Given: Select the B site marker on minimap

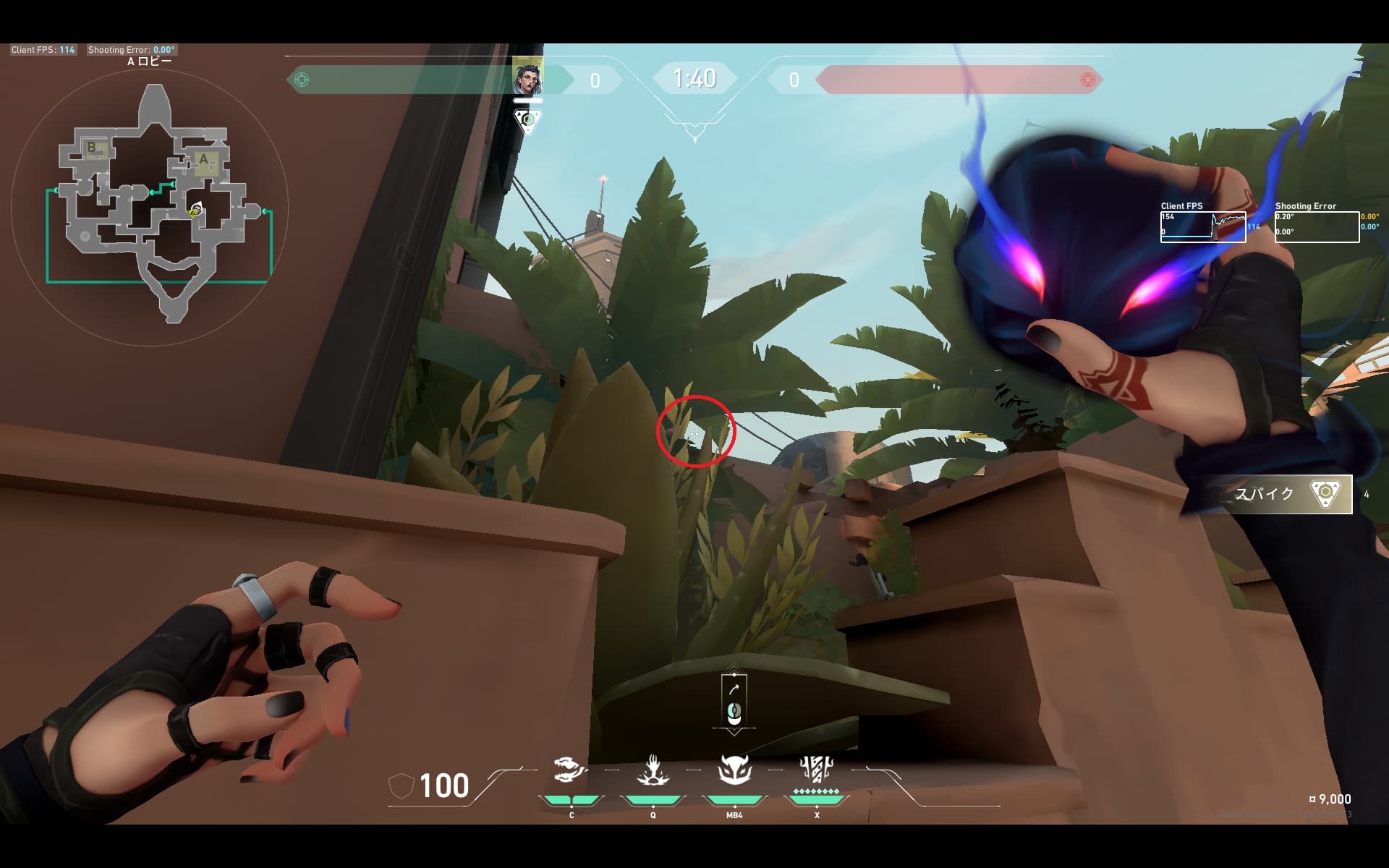Looking at the screenshot, I should click(92, 148).
